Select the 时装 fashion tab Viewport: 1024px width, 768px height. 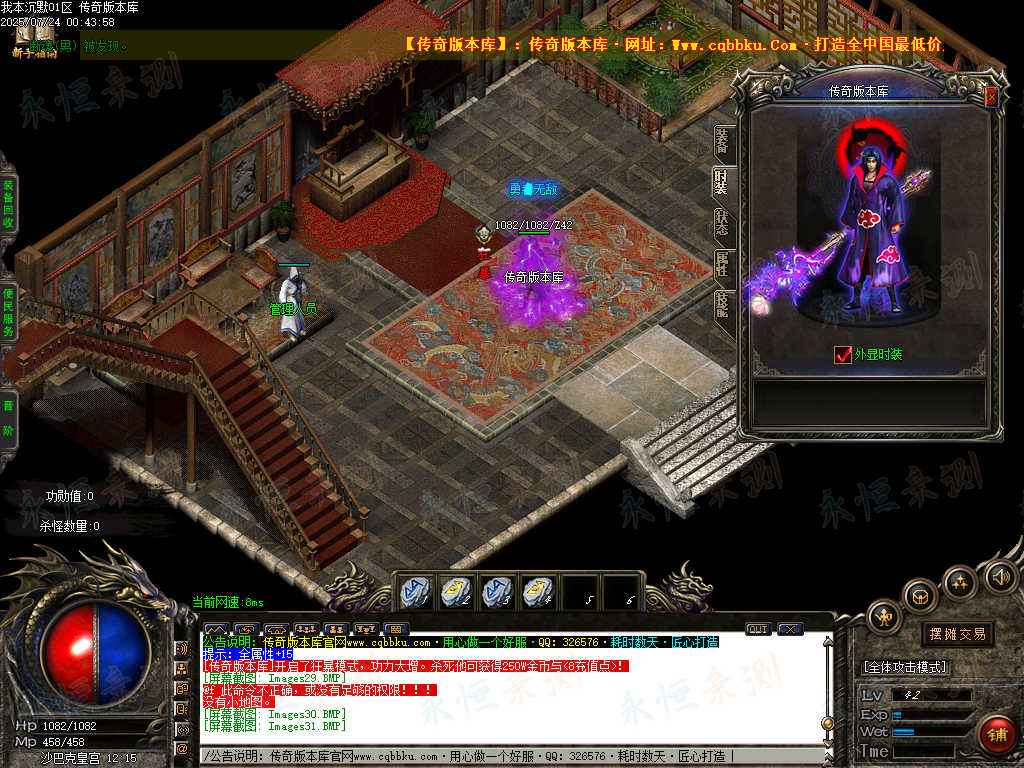(x=722, y=183)
